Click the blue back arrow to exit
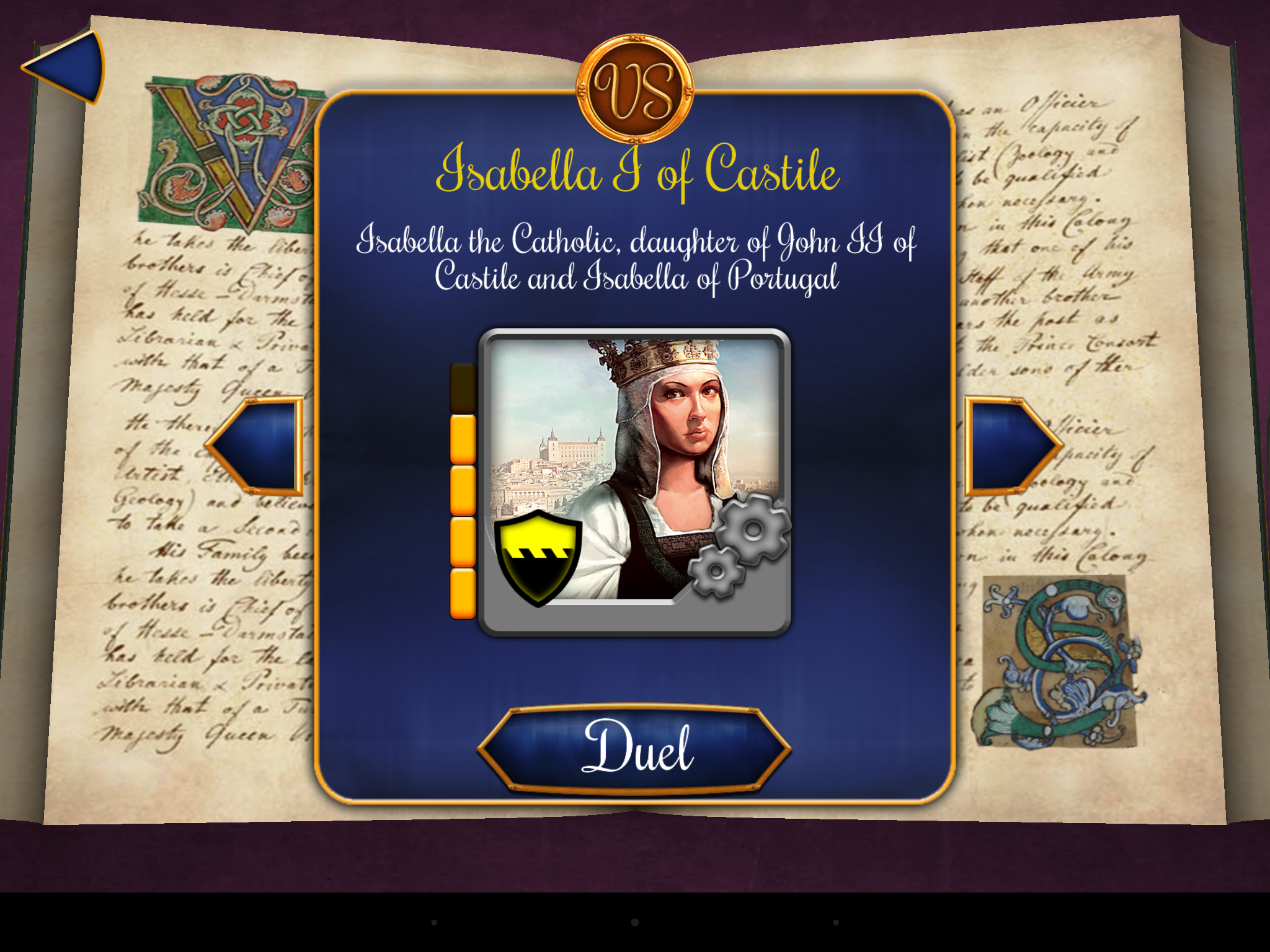 68,68
